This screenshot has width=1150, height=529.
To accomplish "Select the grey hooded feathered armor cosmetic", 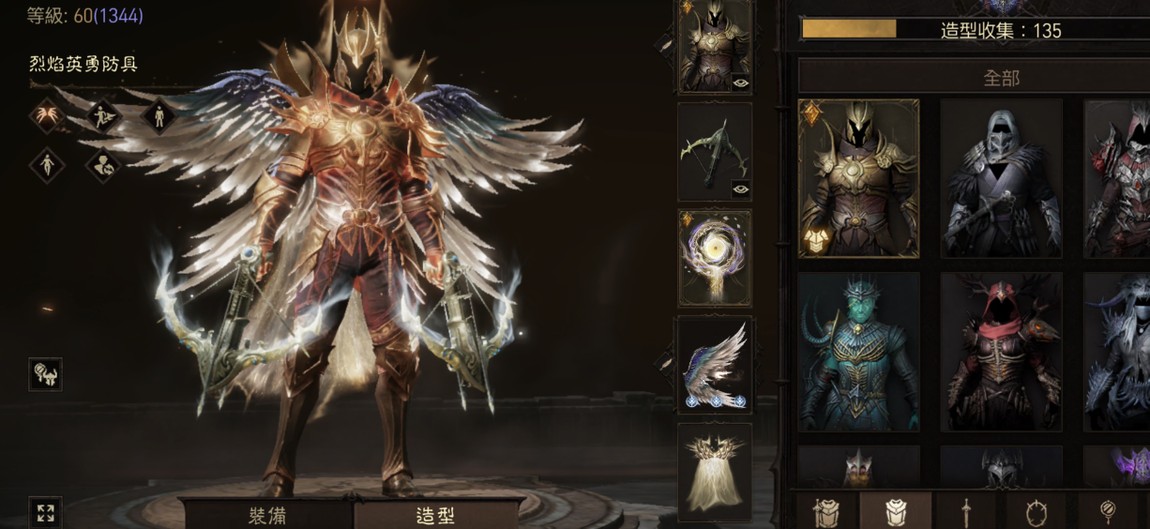I will (x=1000, y=178).
